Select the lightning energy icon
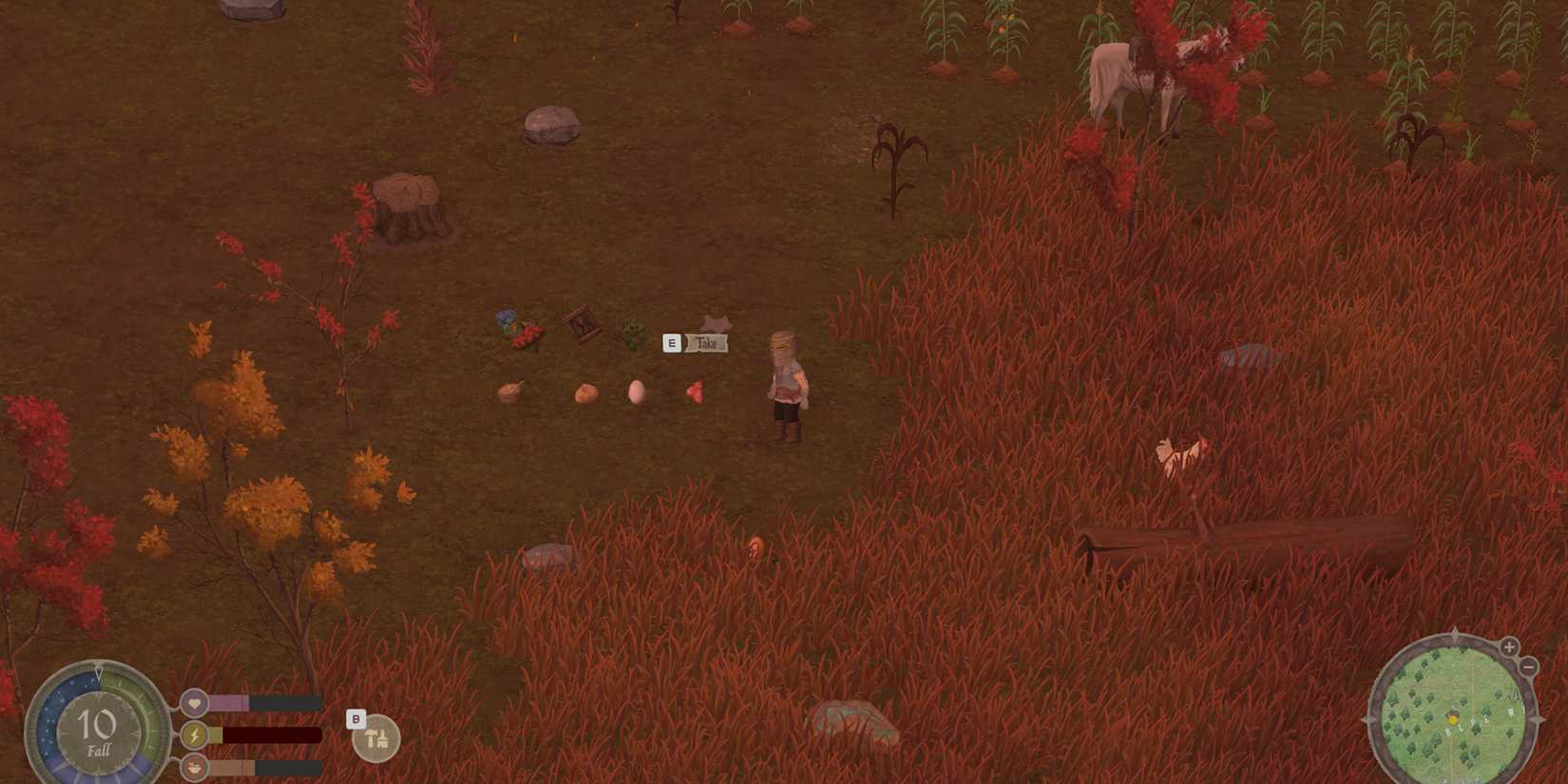 click(x=194, y=735)
